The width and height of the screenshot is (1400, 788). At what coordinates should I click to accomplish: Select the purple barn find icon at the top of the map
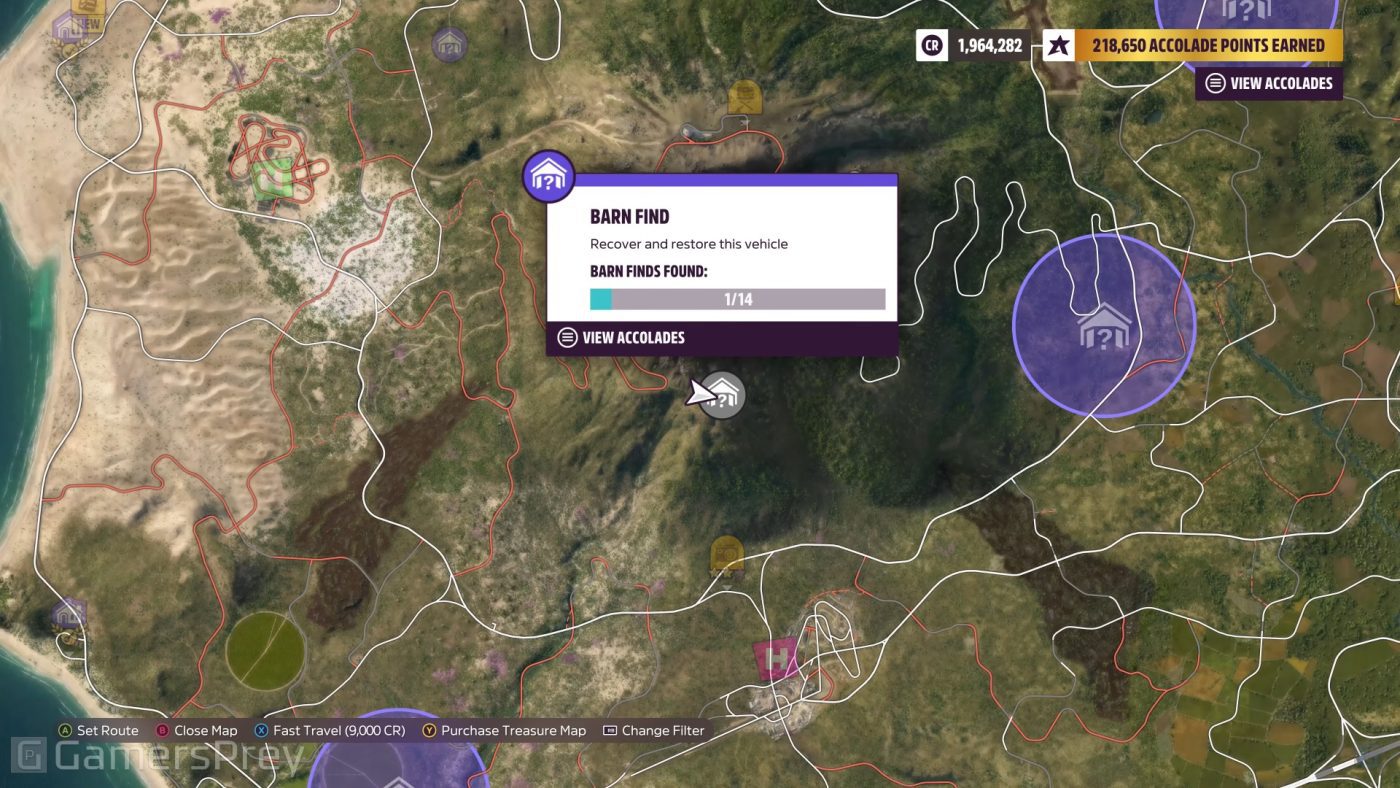point(449,44)
